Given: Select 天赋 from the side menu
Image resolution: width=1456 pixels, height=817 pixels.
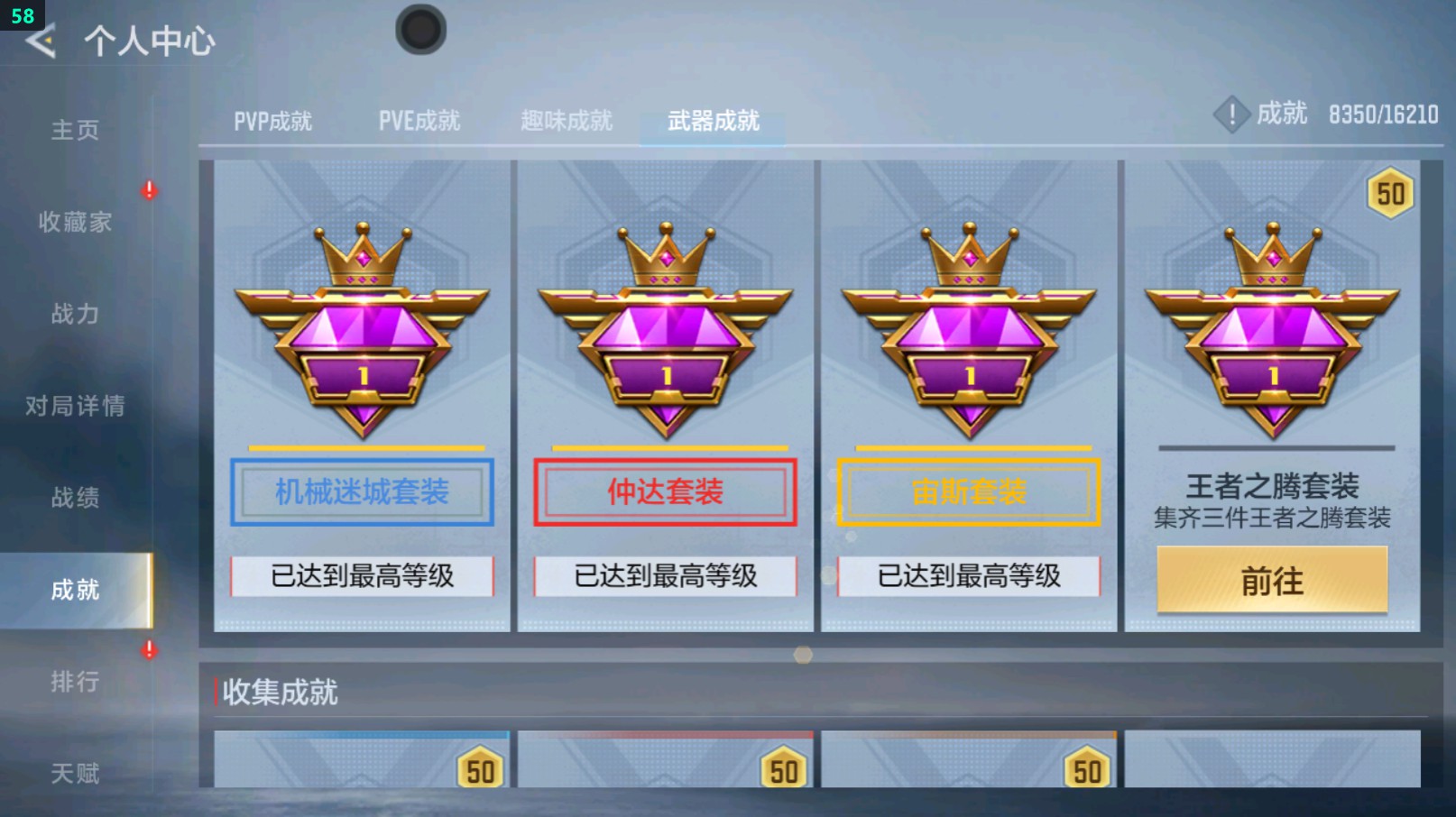Looking at the screenshot, I should click(76, 773).
